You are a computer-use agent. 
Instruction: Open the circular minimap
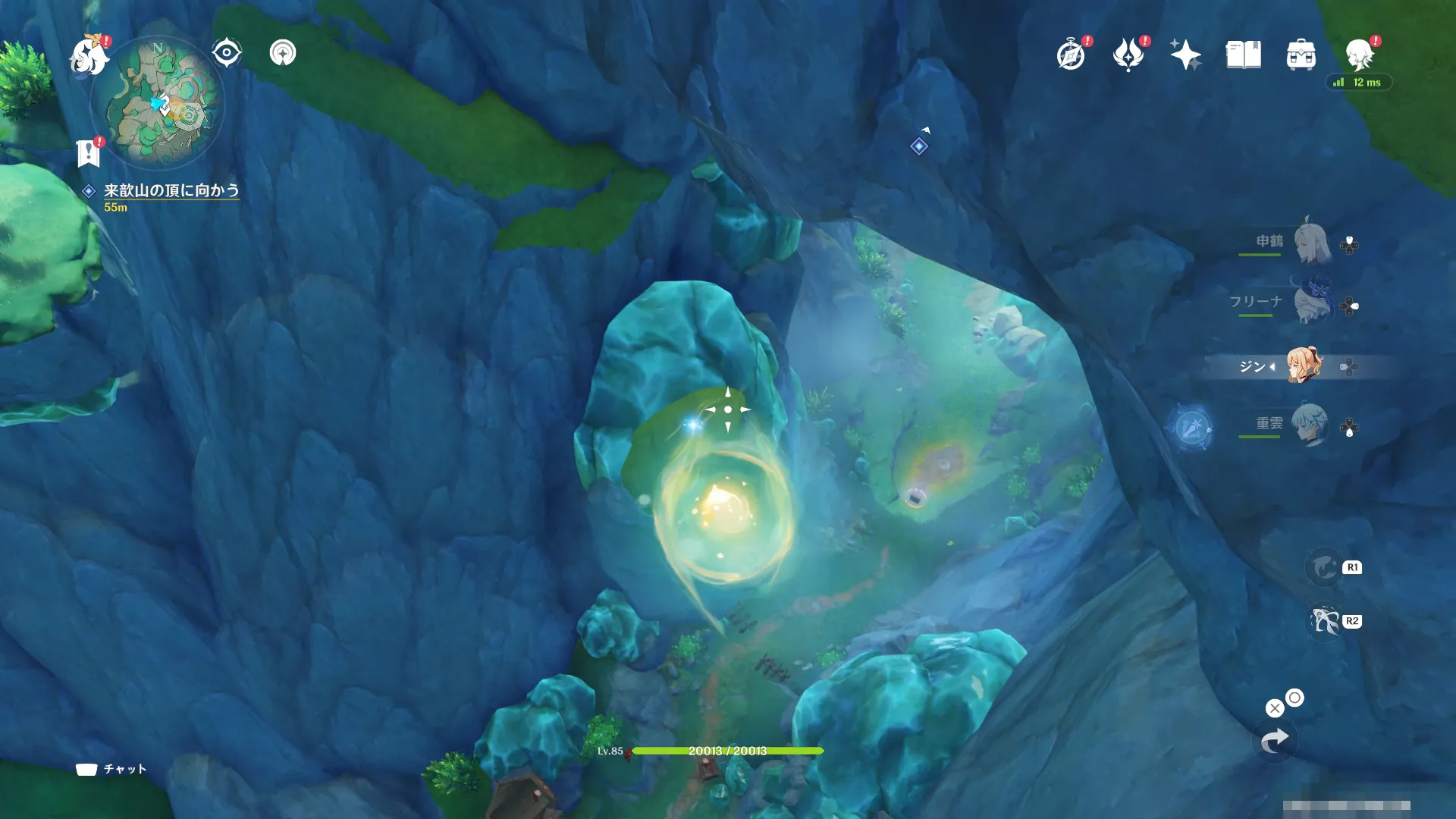click(x=157, y=102)
